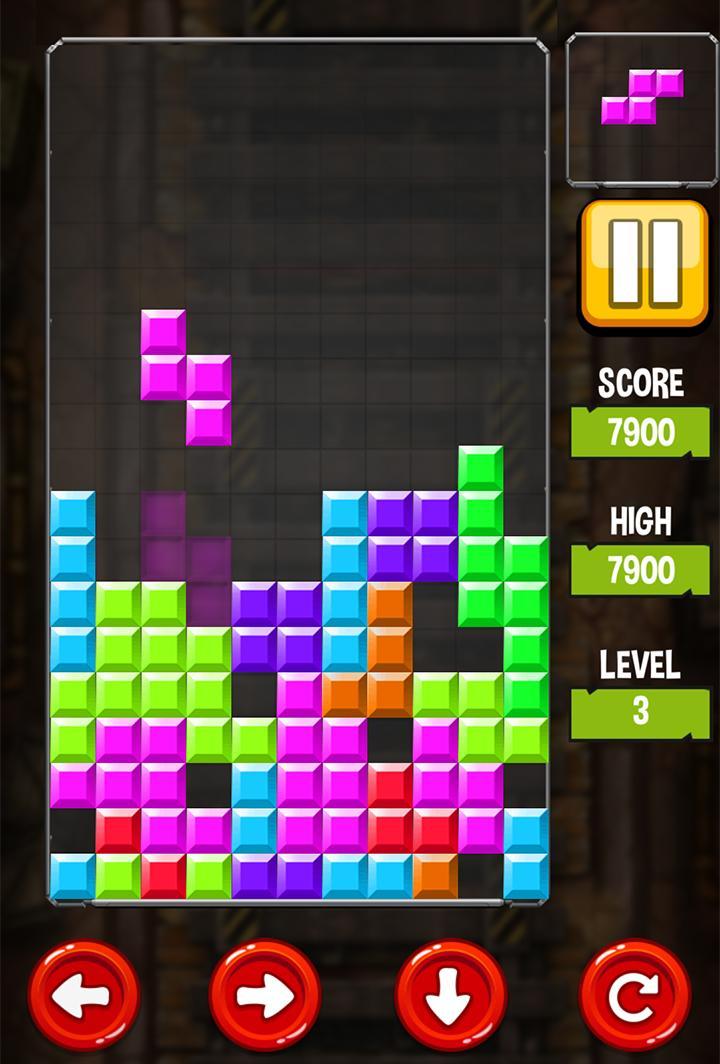Tap the red right arrow button

coord(265,996)
